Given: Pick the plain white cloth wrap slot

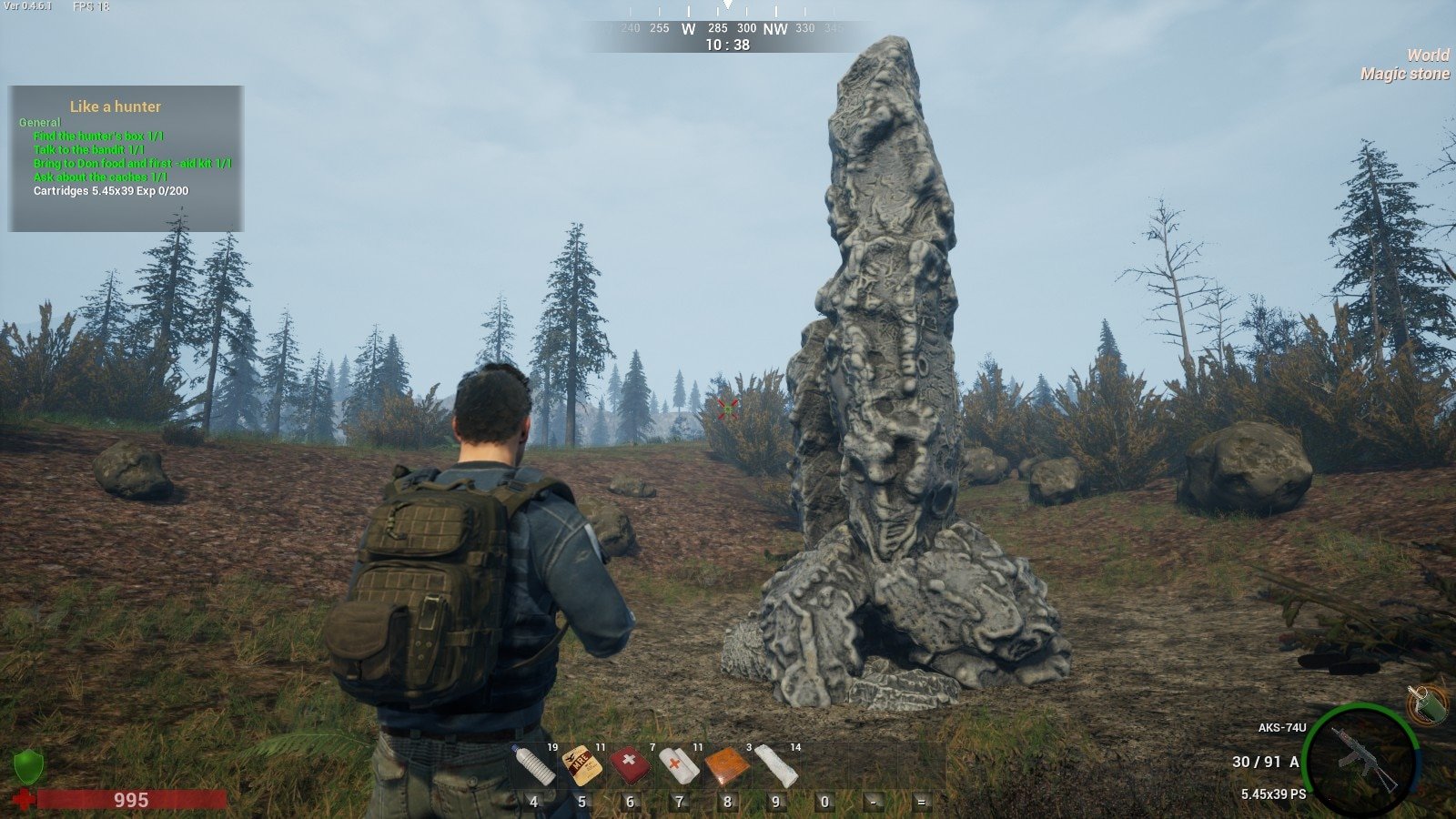Looking at the screenshot, I should tap(776, 765).
